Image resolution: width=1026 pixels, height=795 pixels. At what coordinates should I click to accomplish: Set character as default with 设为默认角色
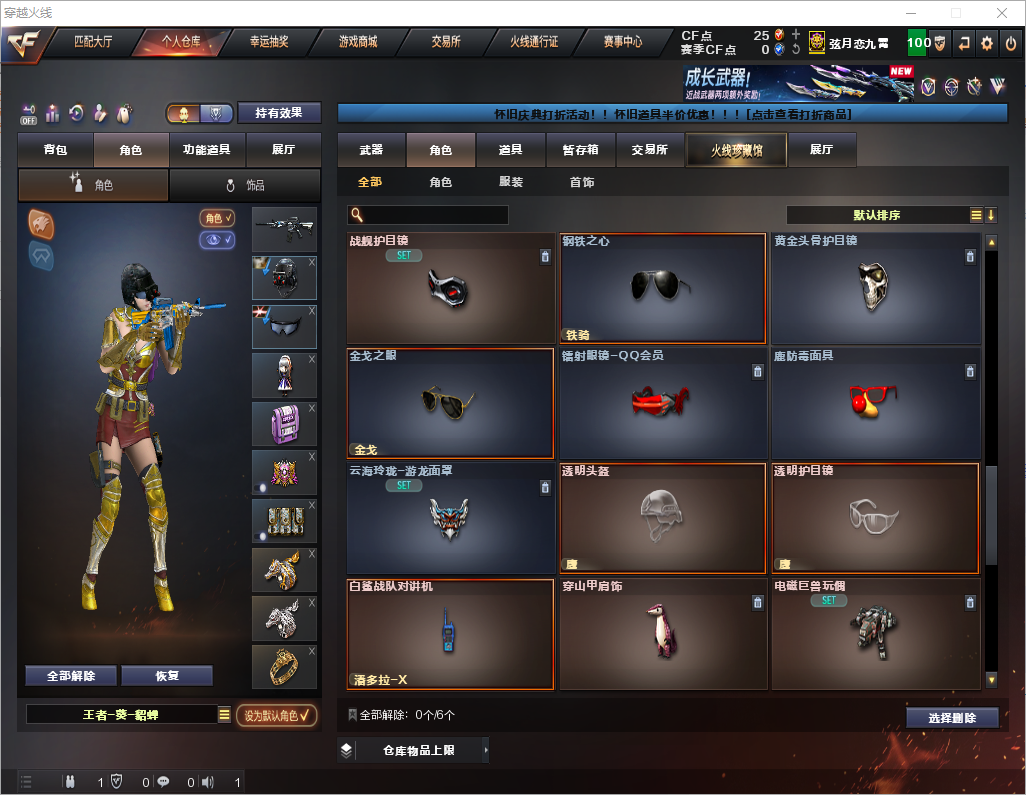point(276,715)
